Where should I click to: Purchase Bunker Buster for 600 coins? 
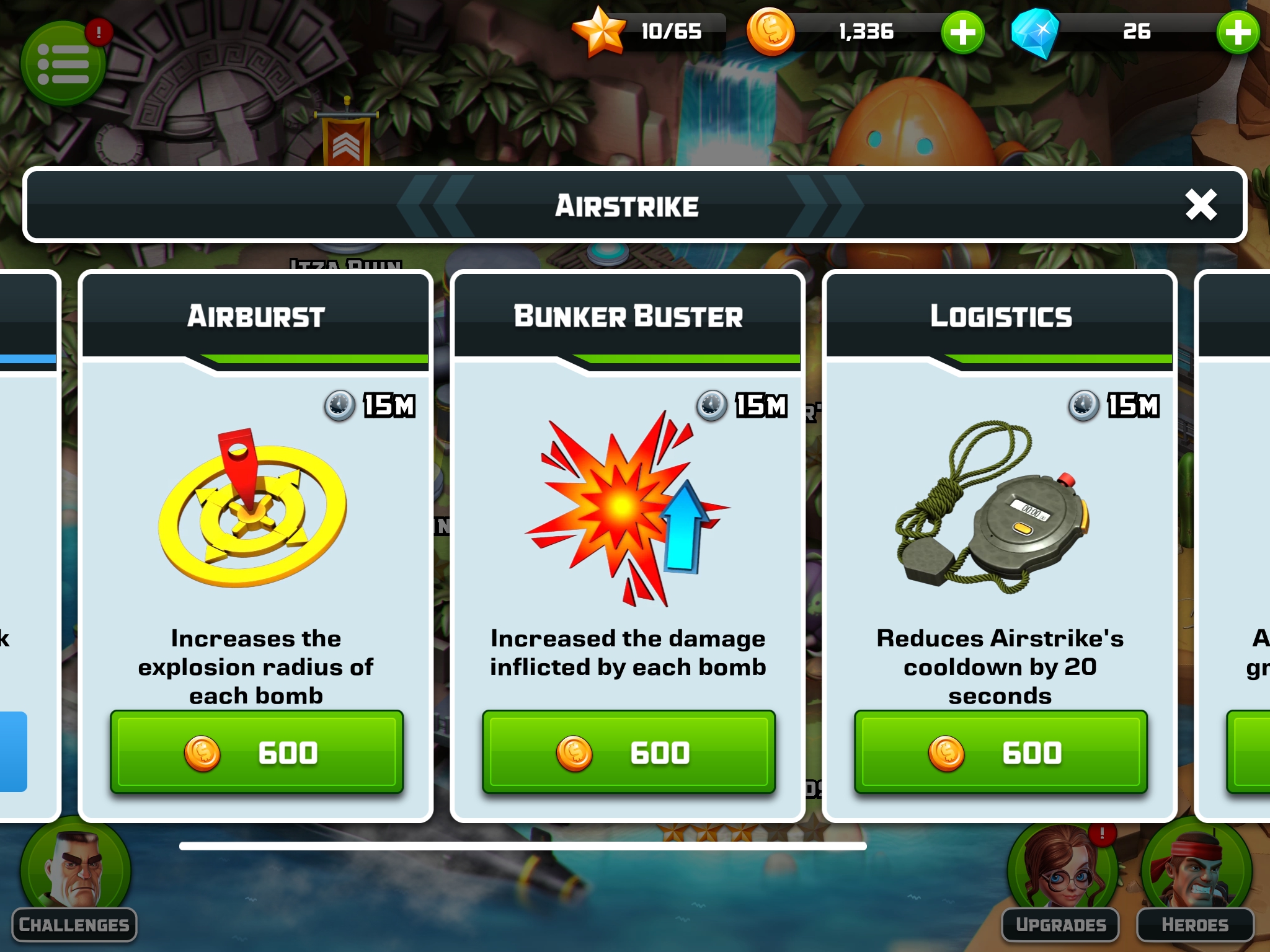[628, 752]
